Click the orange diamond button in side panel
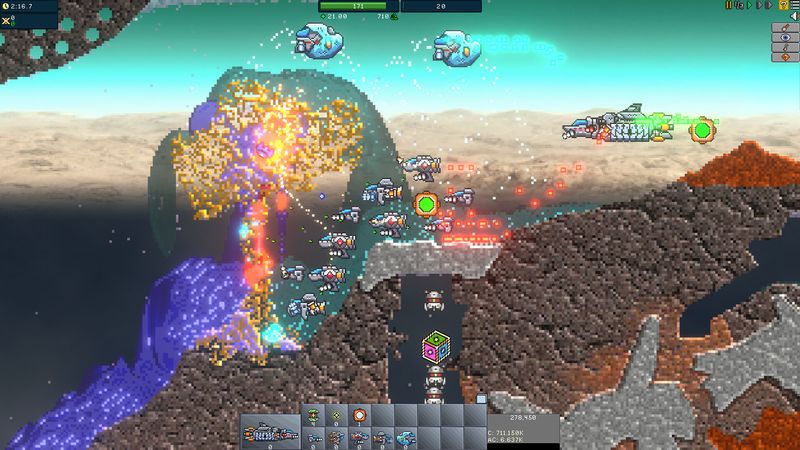The width and height of the screenshot is (800, 450). pos(784,56)
